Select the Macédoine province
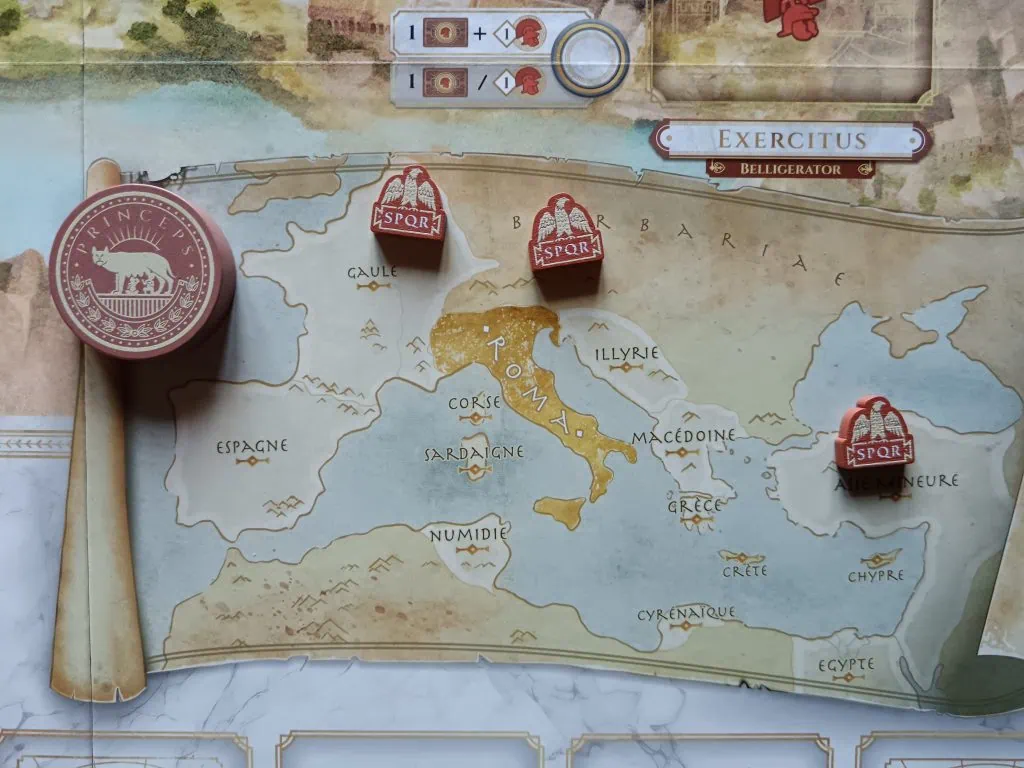 click(x=683, y=437)
